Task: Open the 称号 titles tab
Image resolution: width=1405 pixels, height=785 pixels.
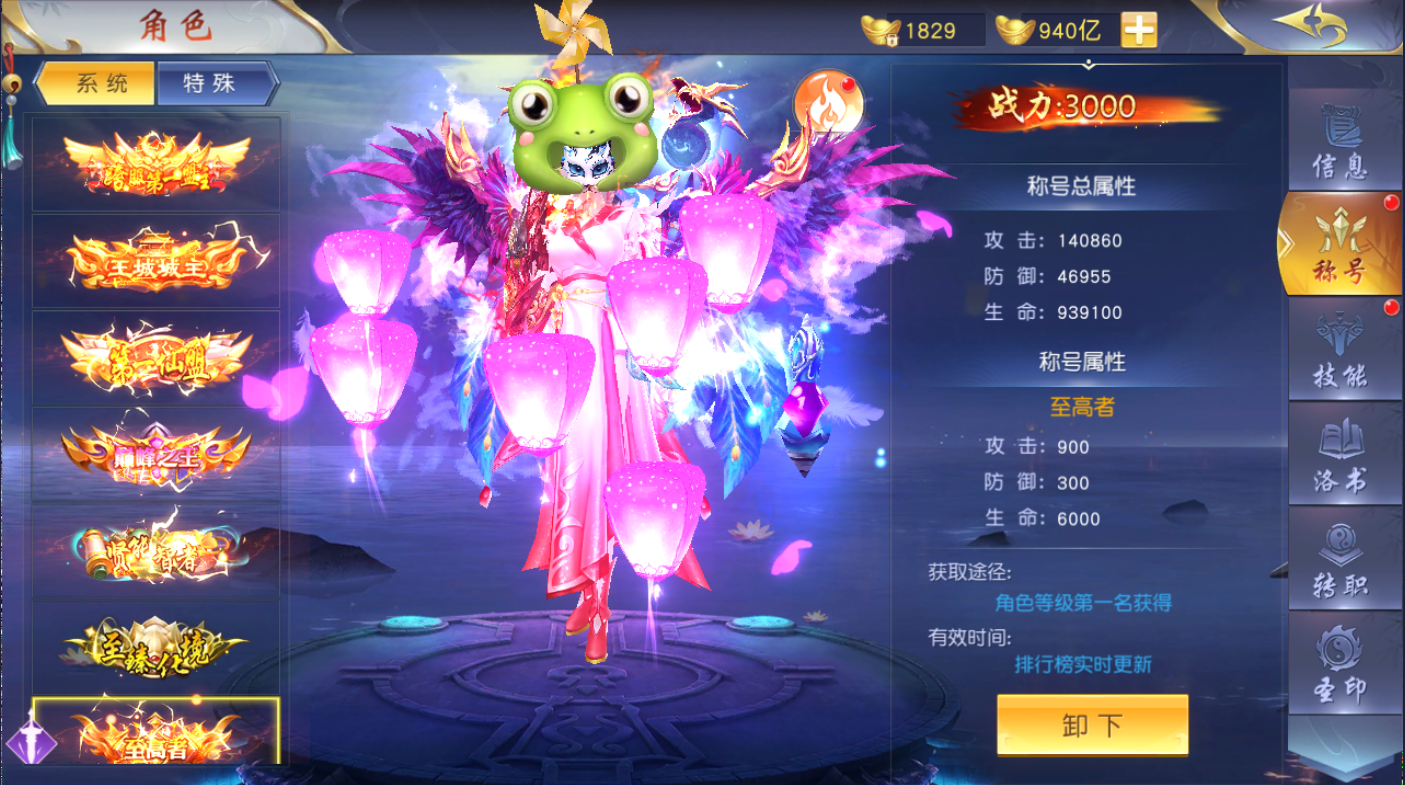Action: 1341,248
